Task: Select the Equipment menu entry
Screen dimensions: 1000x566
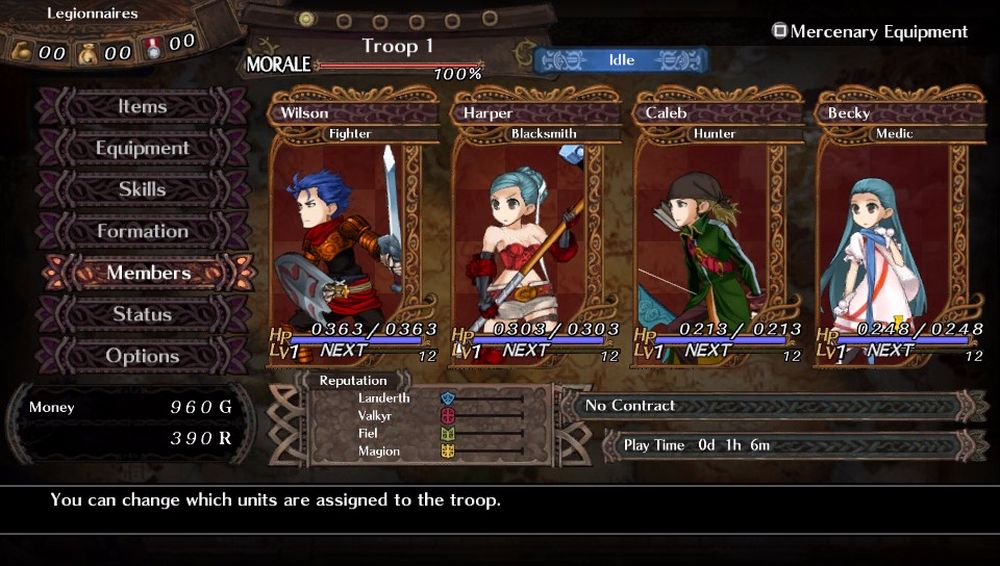Action: pos(142,149)
